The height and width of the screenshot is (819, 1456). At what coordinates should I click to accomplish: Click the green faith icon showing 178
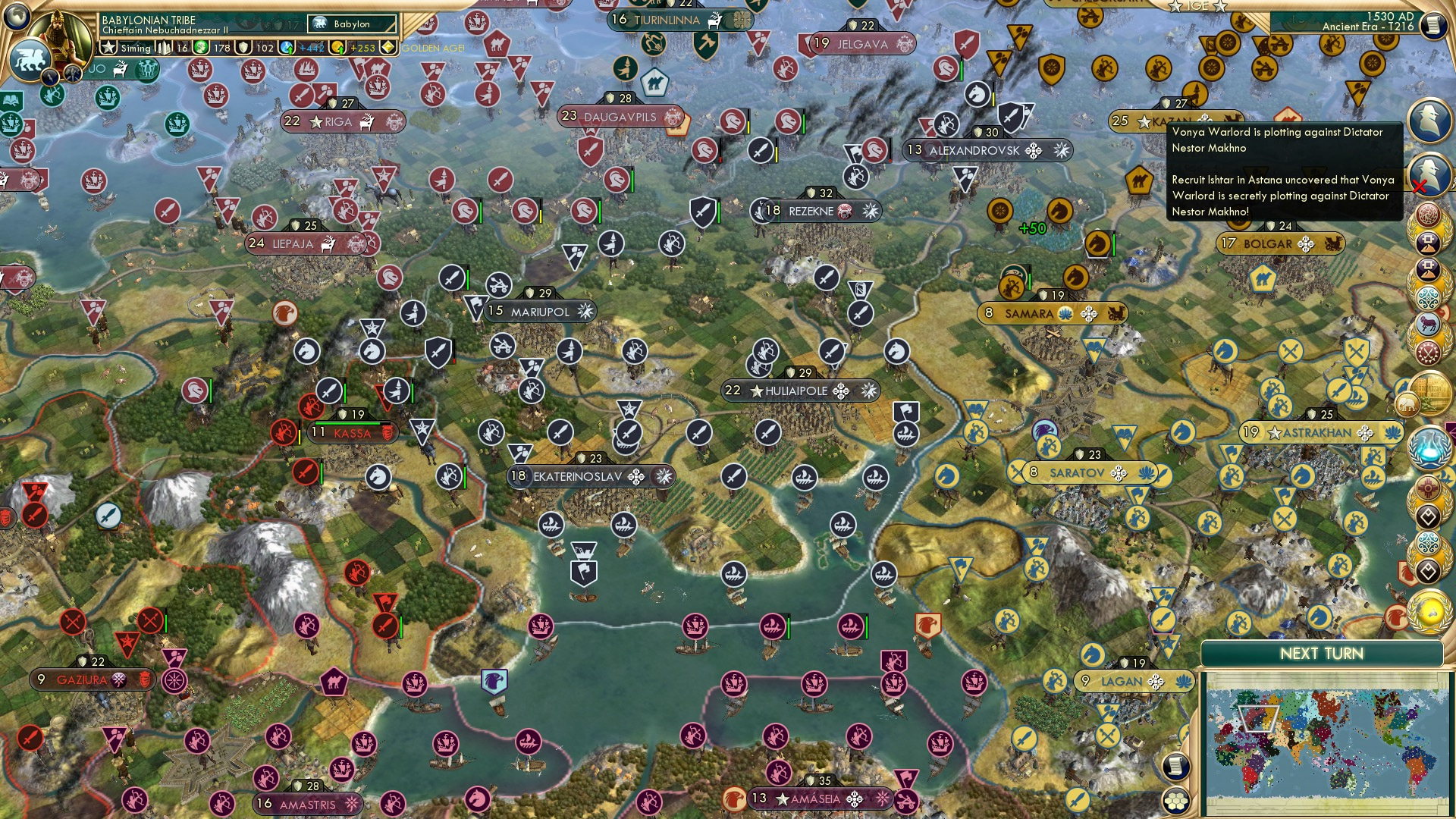pos(201,47)
